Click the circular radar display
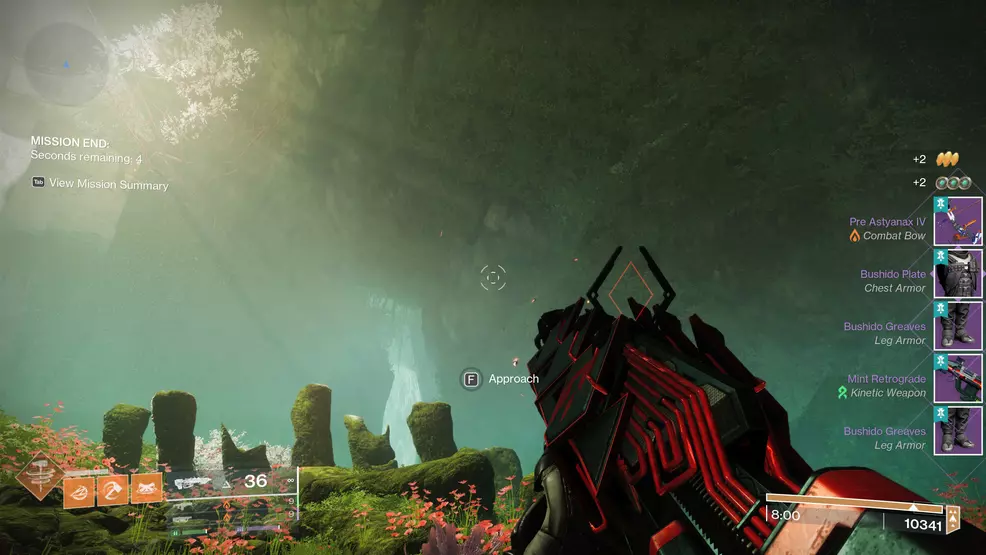The height and width of the screenshot is (555, 986). pos(65,64)
